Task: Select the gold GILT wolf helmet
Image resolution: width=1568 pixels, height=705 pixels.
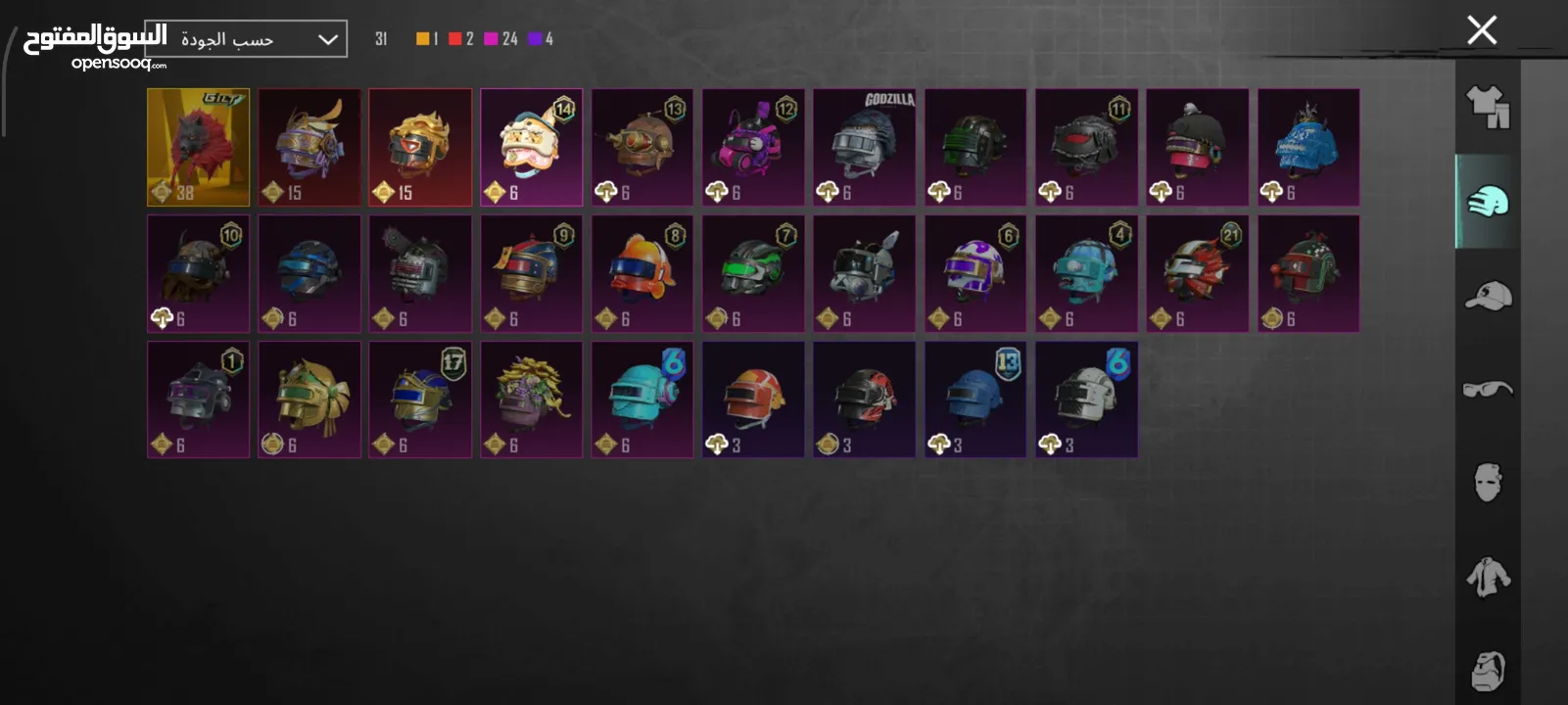Action: pyautogui.click(x=198, y=147)
